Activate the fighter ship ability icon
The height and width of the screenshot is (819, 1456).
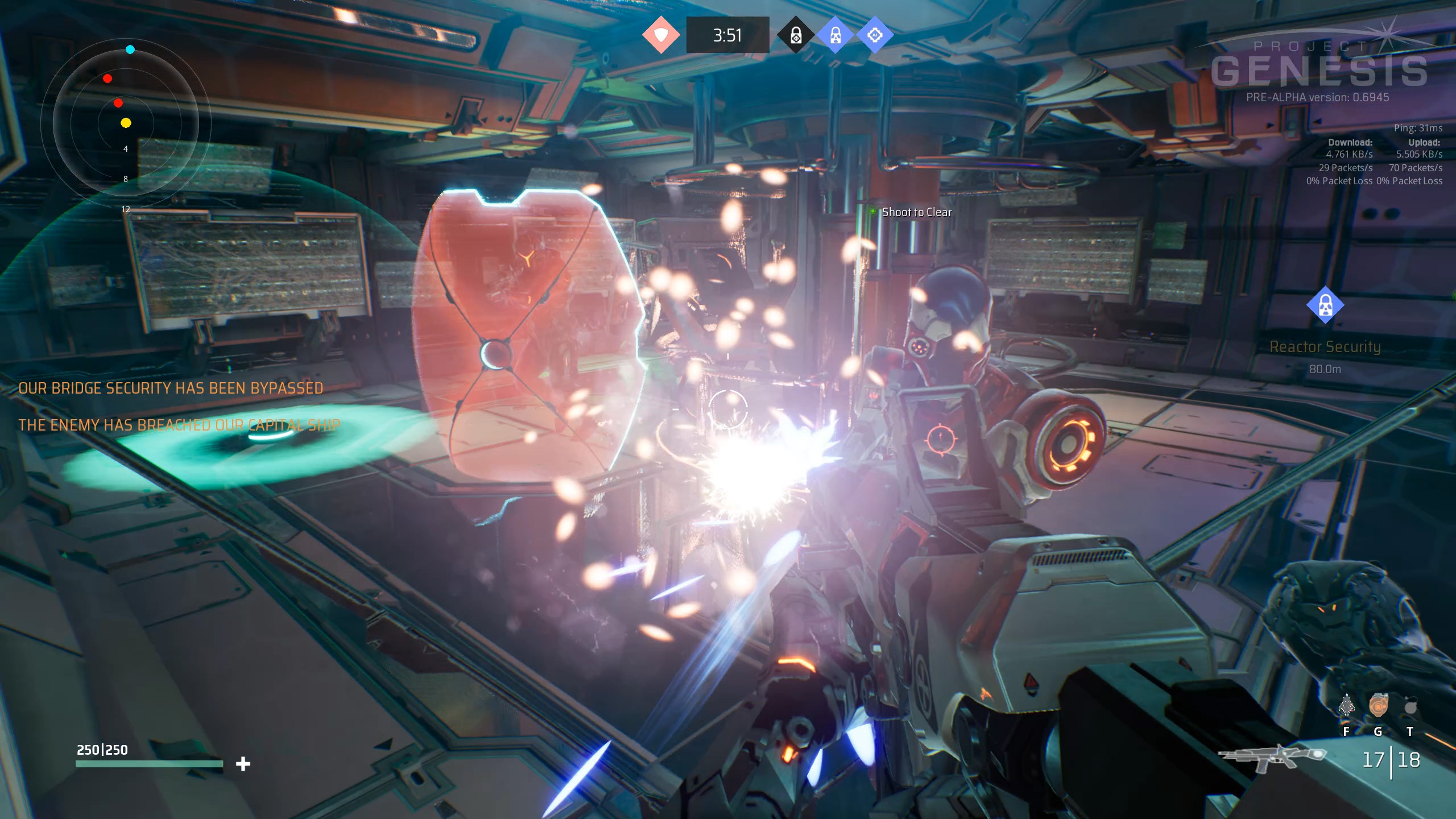[x=1346, y=706]
